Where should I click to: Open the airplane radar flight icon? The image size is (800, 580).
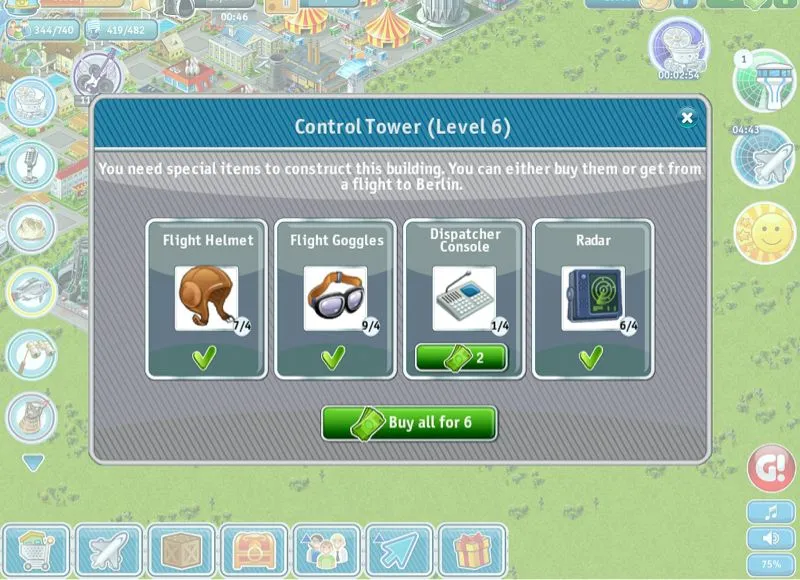(765, 158)
